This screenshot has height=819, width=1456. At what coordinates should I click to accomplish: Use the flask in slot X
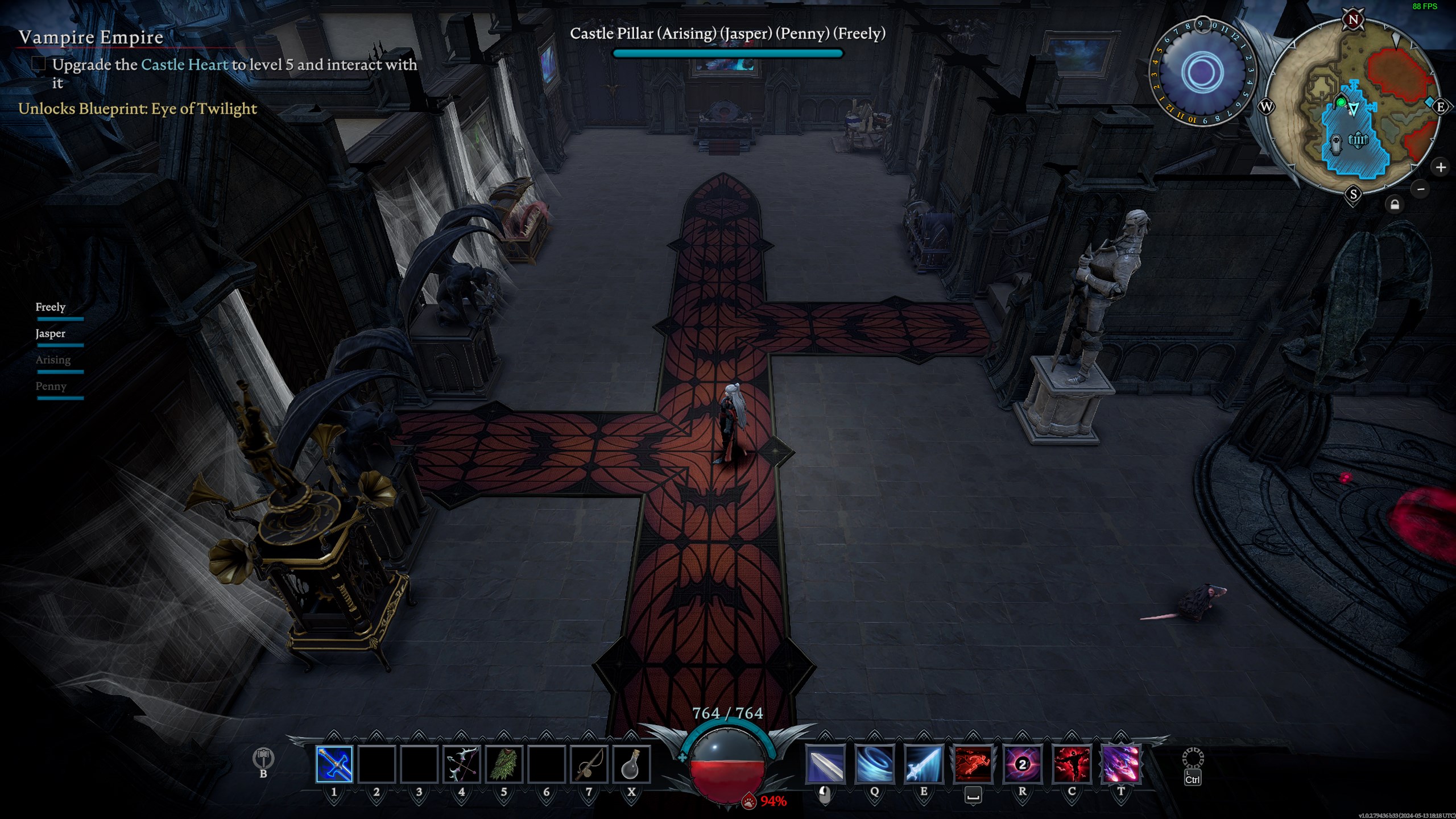tap(631, 764)
